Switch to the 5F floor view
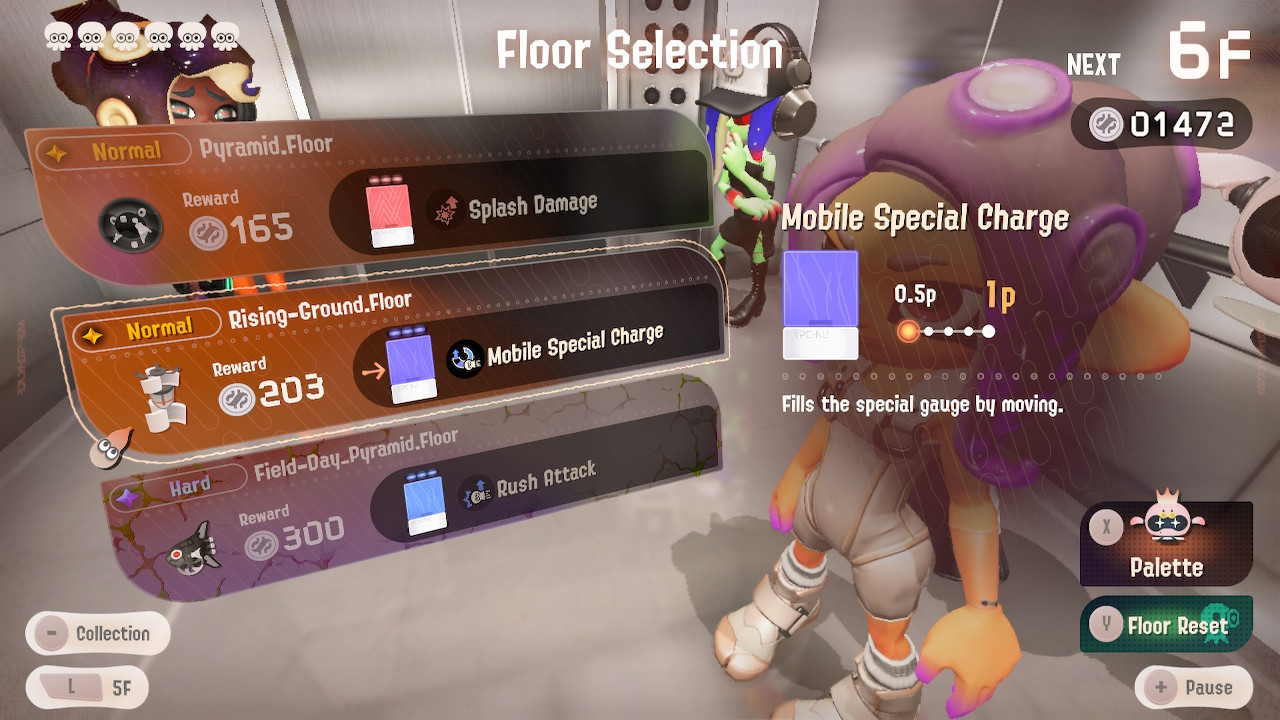 [x=87, y=687]
